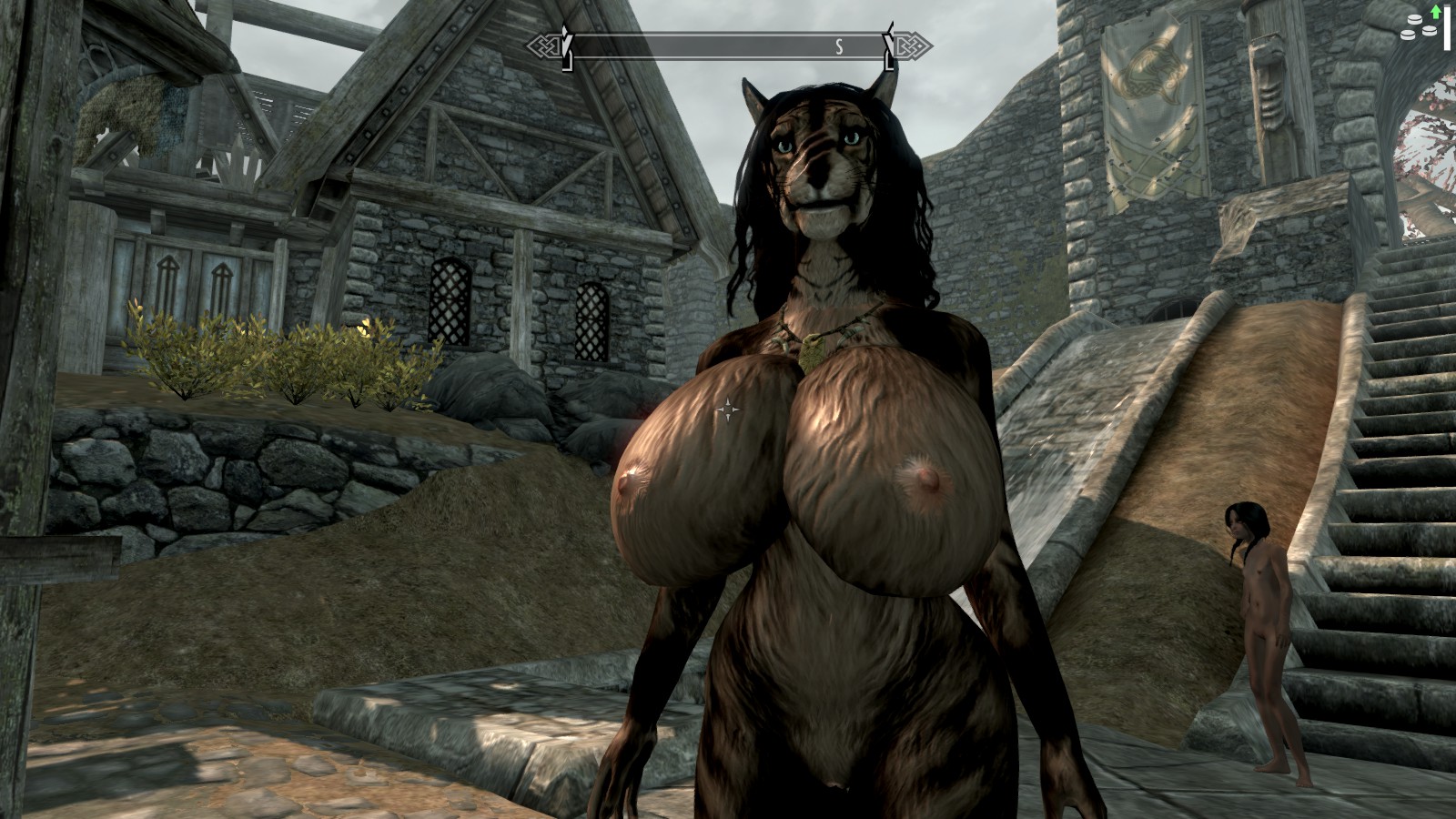Select the S south marker on the compass
Viewport: 1456px width, 819px height.
pos(839,47)
